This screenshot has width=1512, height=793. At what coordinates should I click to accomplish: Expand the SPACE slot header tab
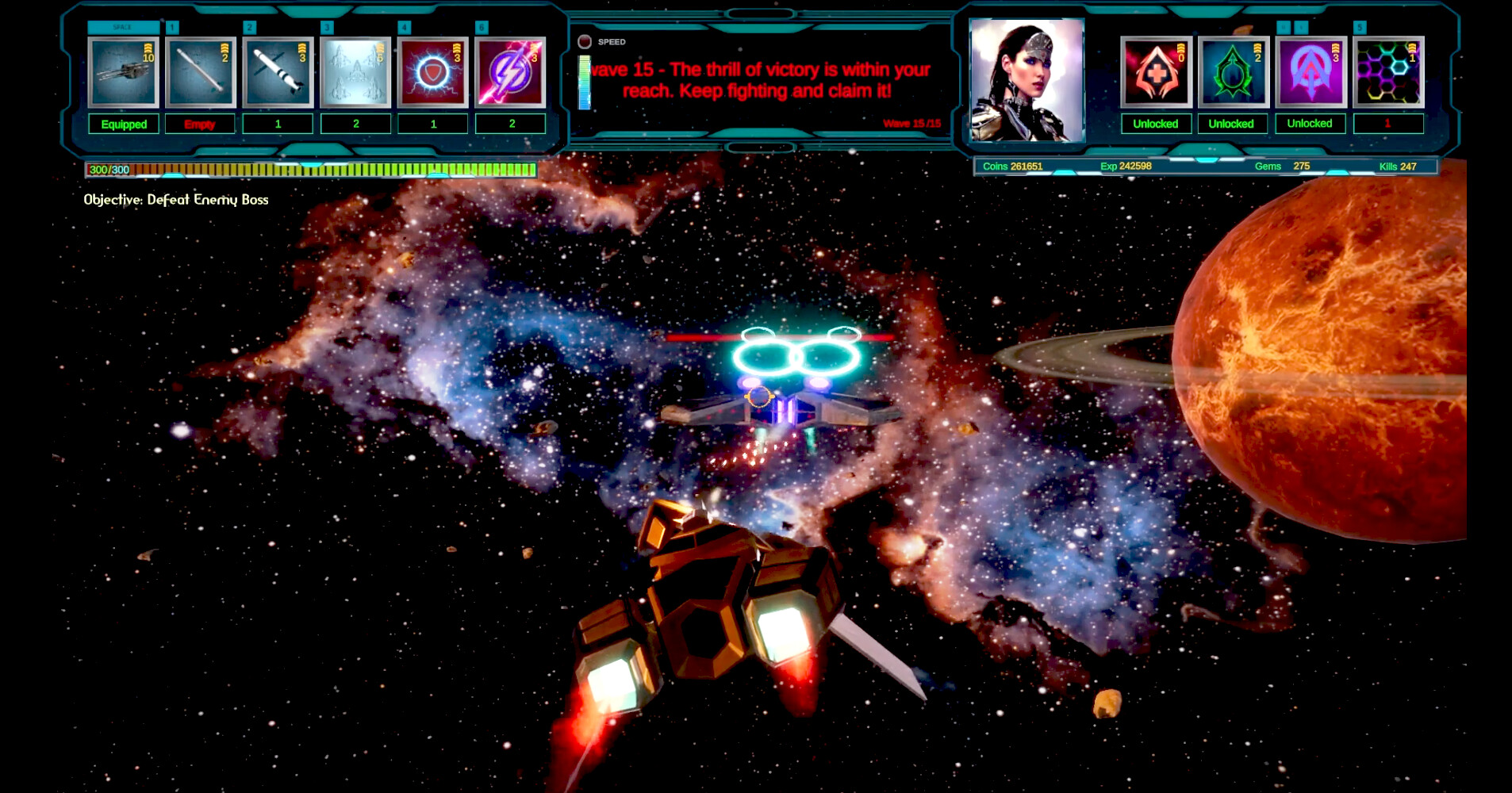coord(123,26)
